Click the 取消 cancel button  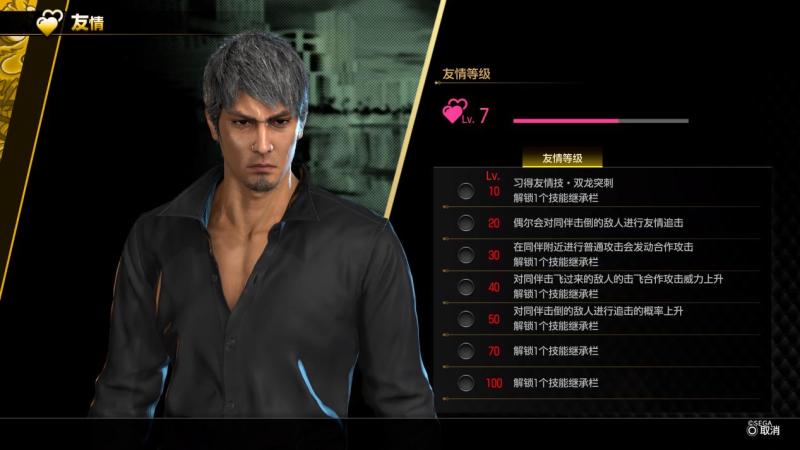click(x=763, y=431)
